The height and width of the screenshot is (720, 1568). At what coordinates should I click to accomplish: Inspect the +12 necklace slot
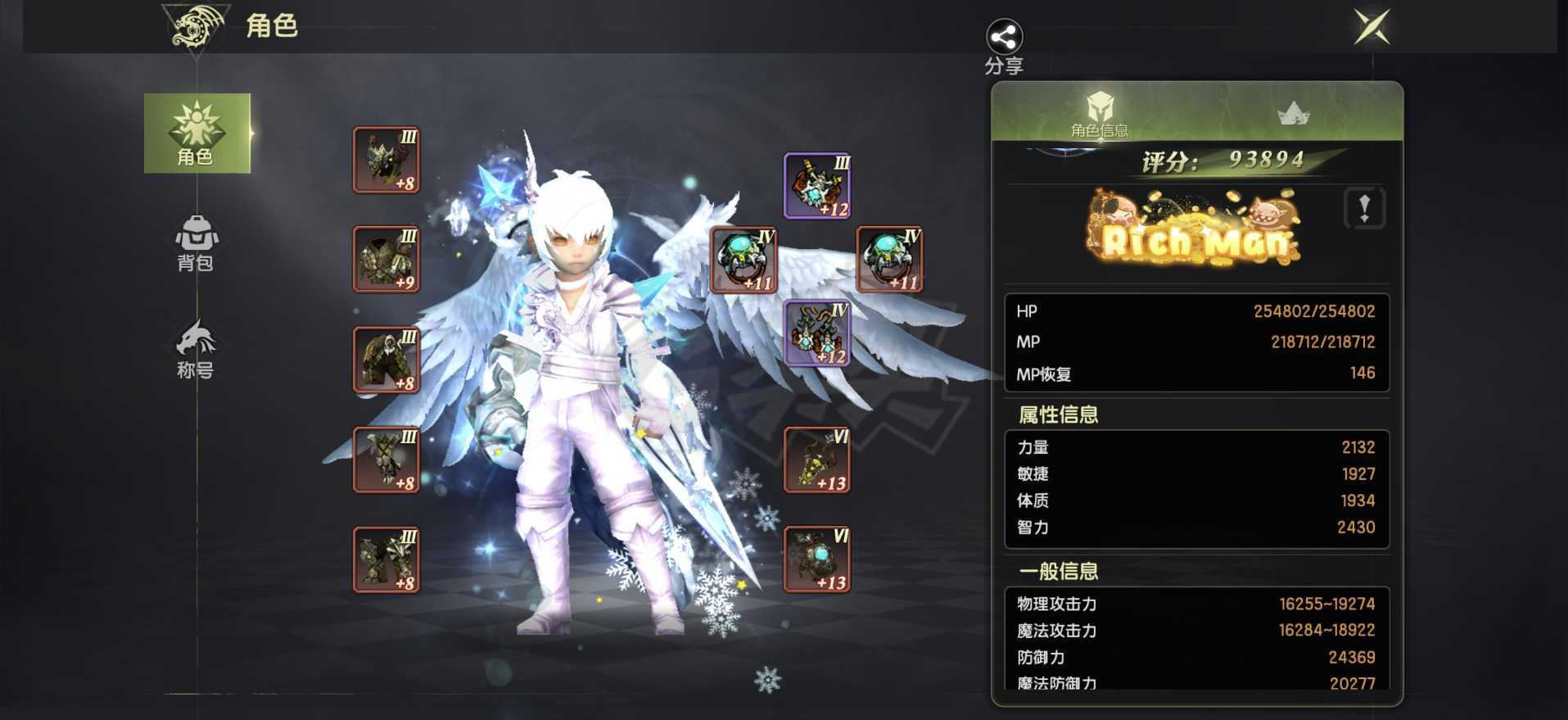coord(817,186)
